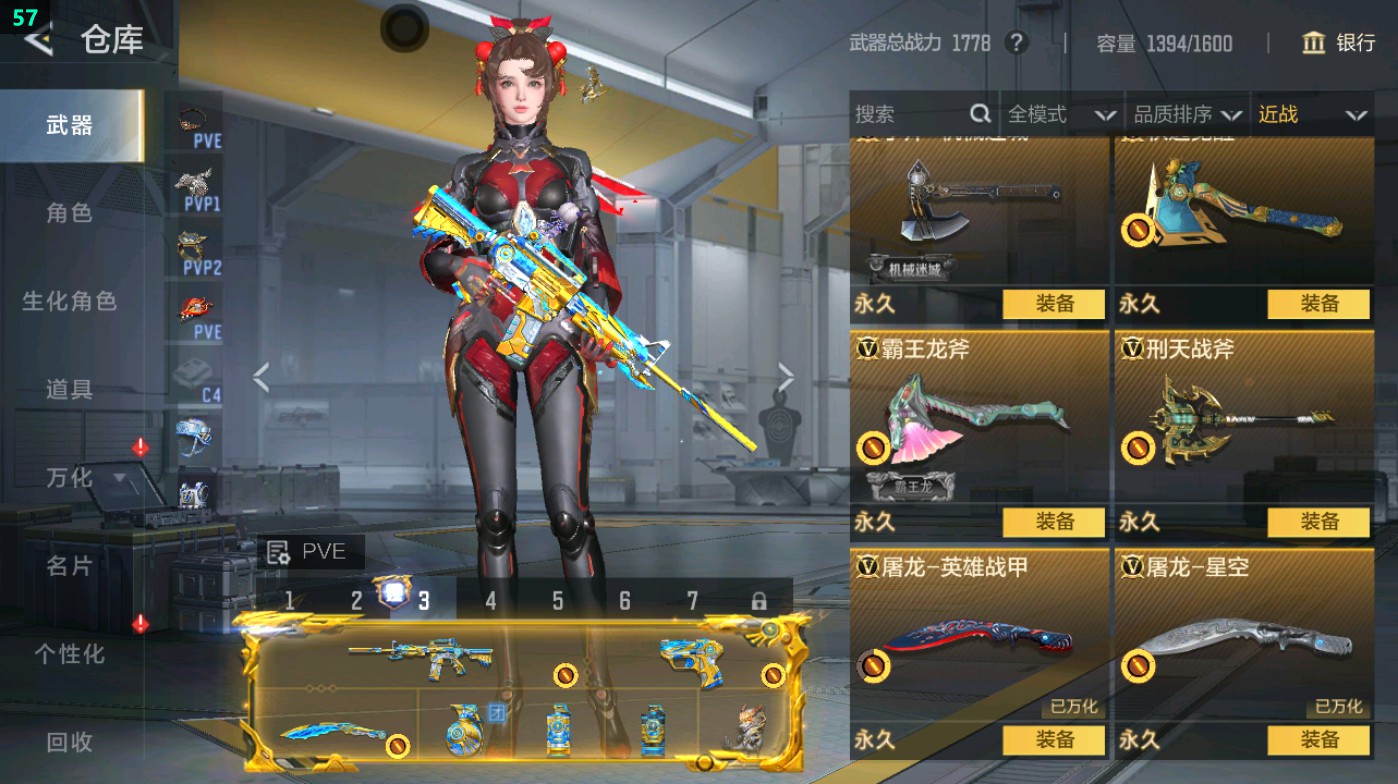
Task: Click the lock icon on the locked loadout slot
Action: click(761, 600)
